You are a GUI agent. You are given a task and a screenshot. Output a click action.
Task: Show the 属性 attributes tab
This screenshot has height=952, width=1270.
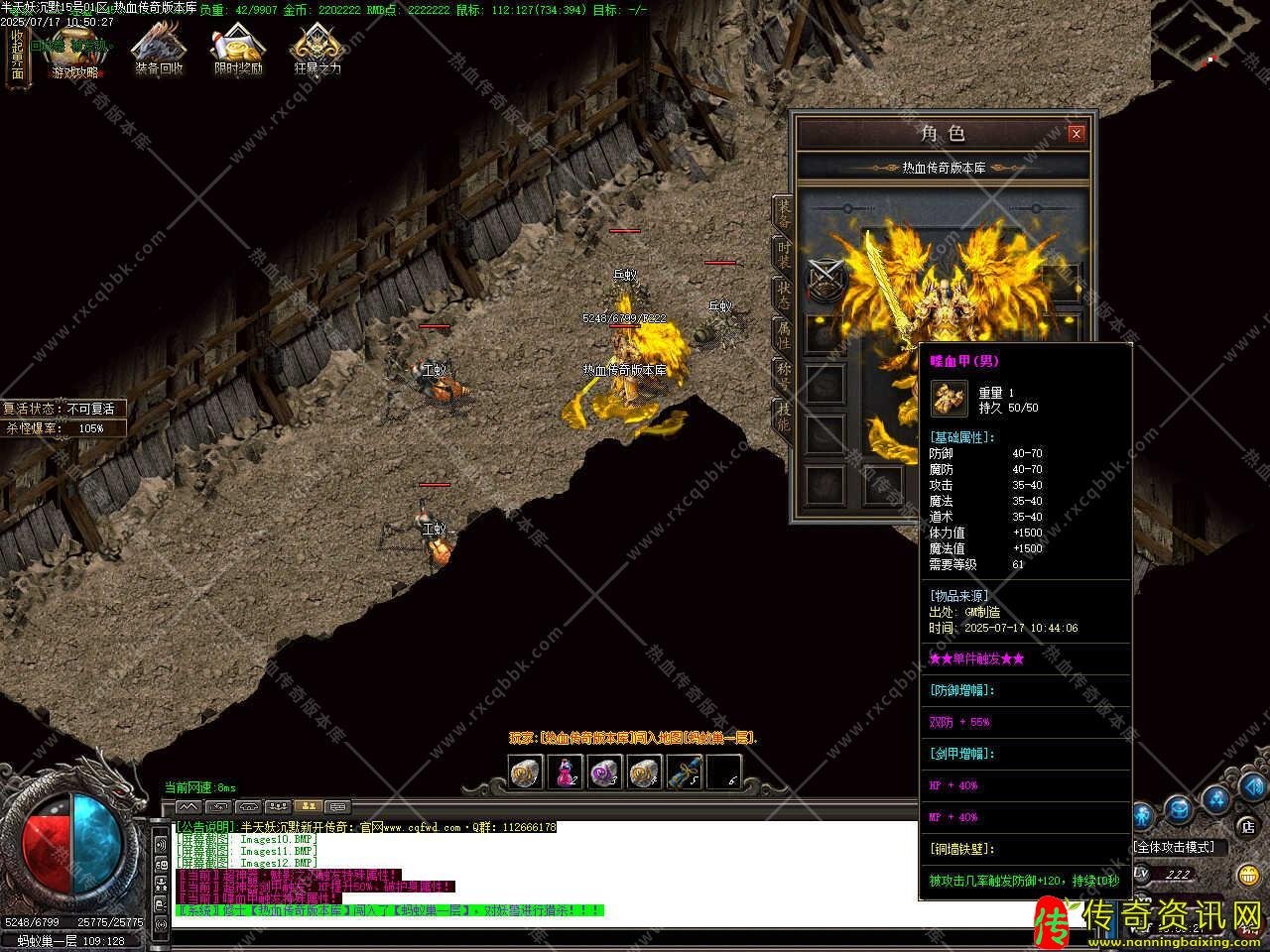(784, 335)
